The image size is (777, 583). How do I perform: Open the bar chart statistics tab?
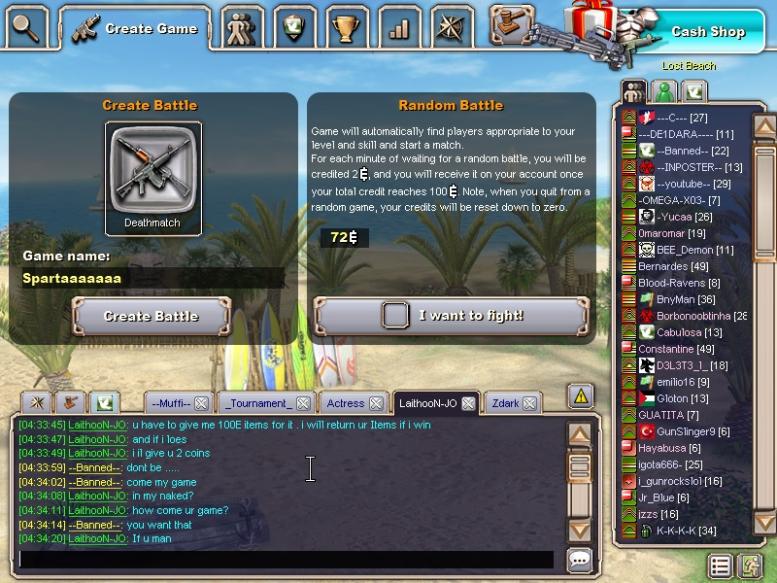399,28
